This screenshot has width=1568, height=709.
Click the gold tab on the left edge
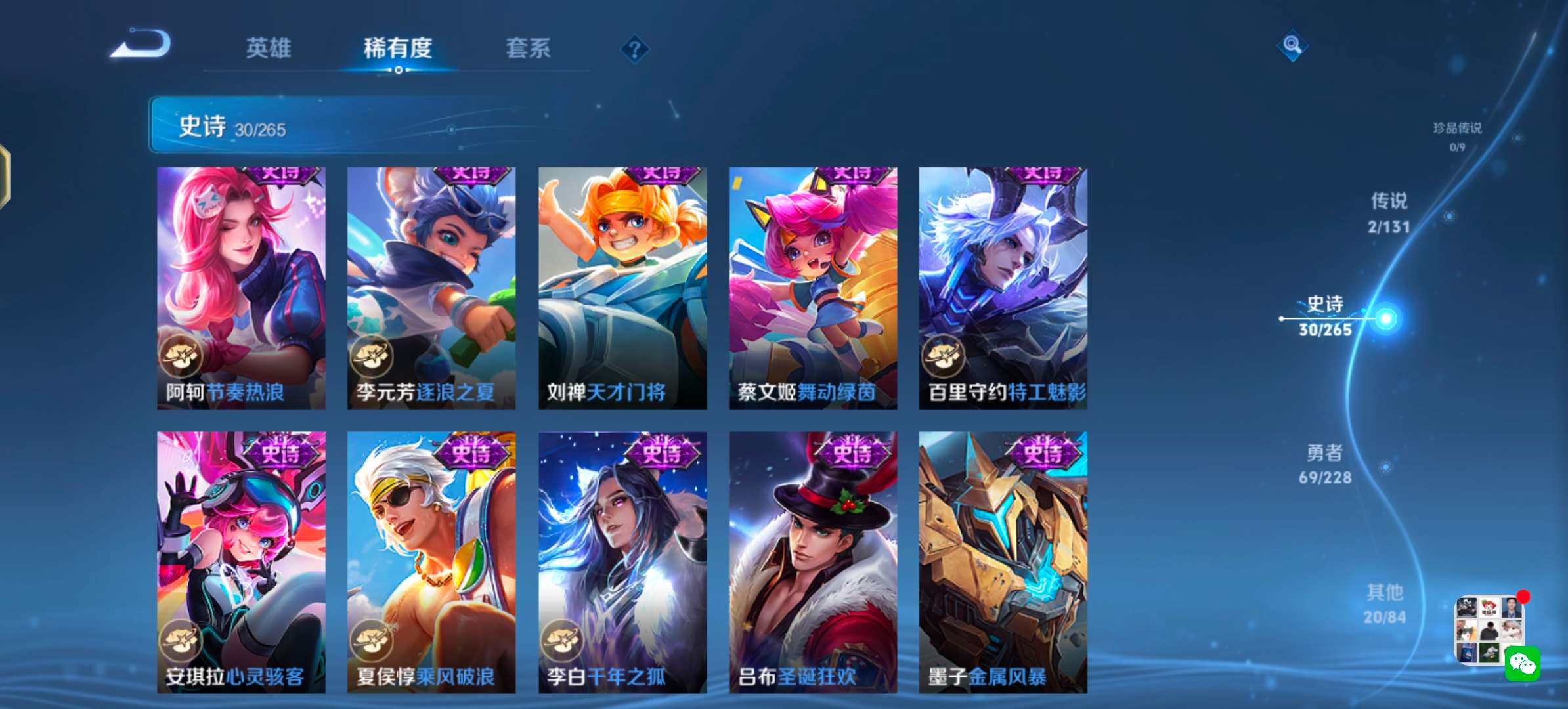tap(4, 177)
